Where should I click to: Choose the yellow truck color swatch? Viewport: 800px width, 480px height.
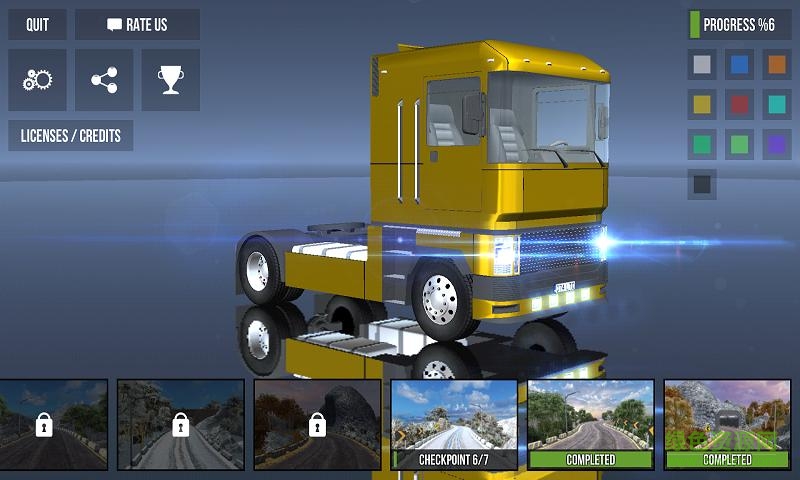702,104
